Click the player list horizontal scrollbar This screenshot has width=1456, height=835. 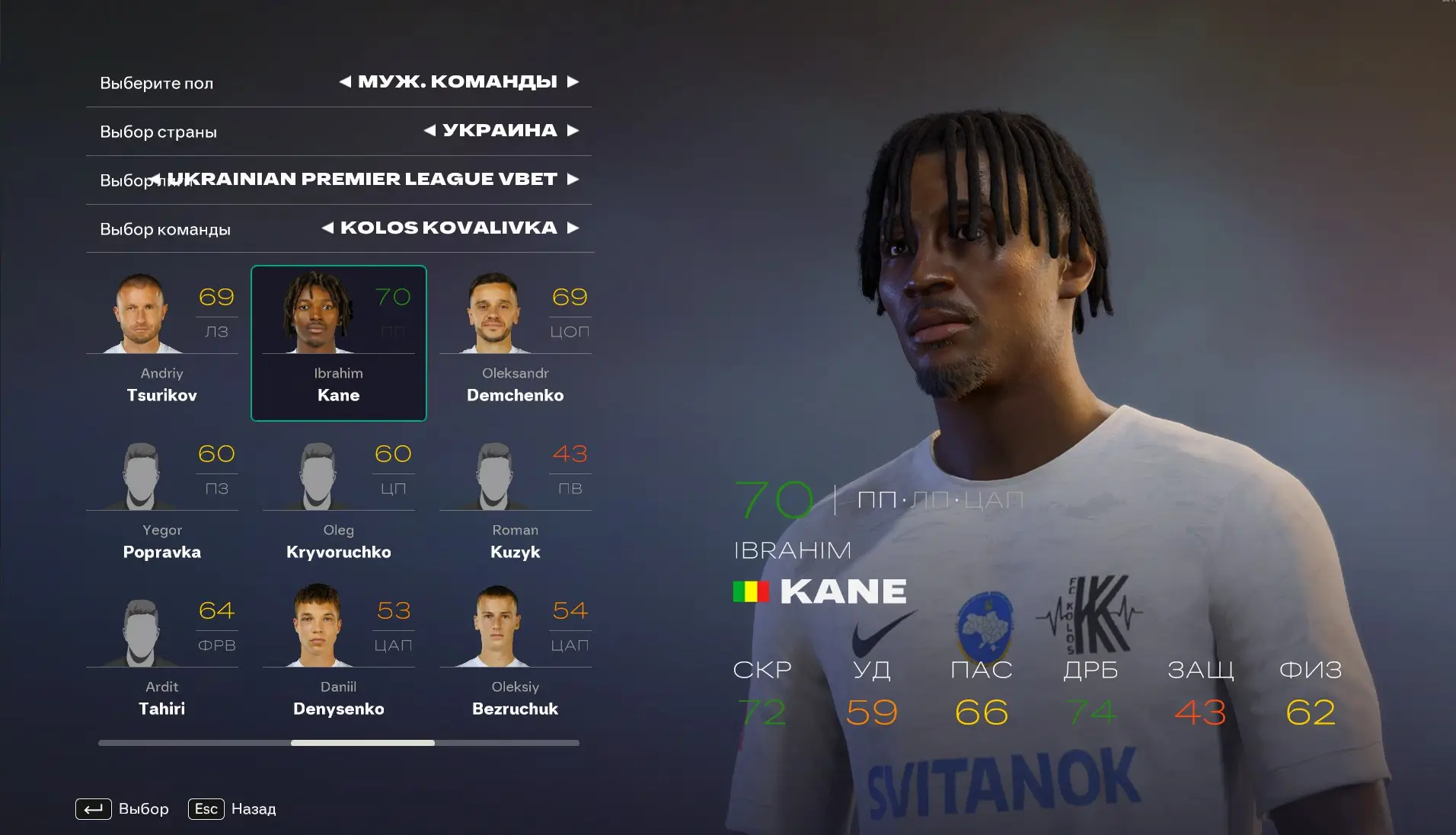[x=362, y=743]
